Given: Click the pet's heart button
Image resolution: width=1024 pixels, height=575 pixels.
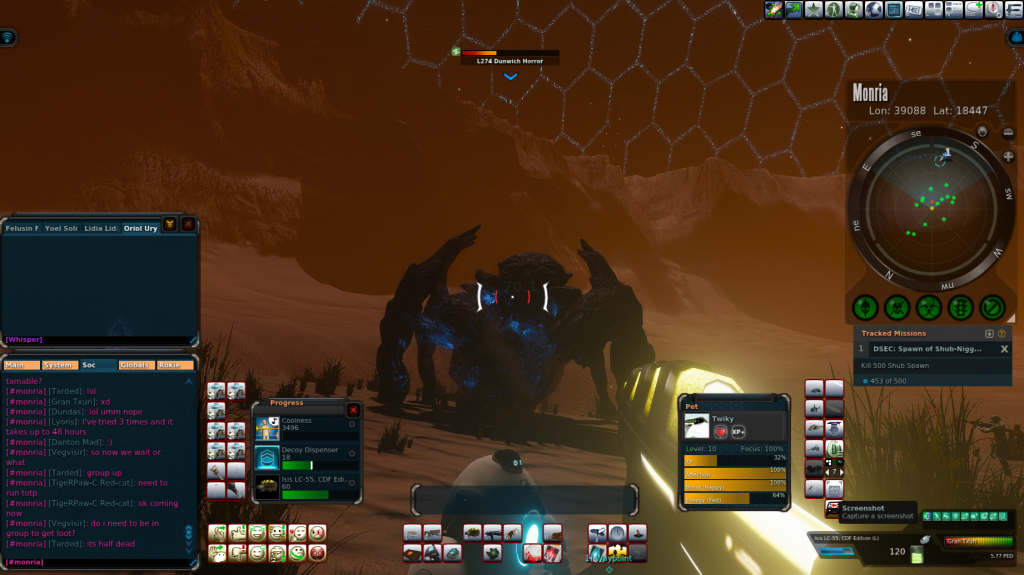Looking at the screenshot, I should (x=720, y=431).
